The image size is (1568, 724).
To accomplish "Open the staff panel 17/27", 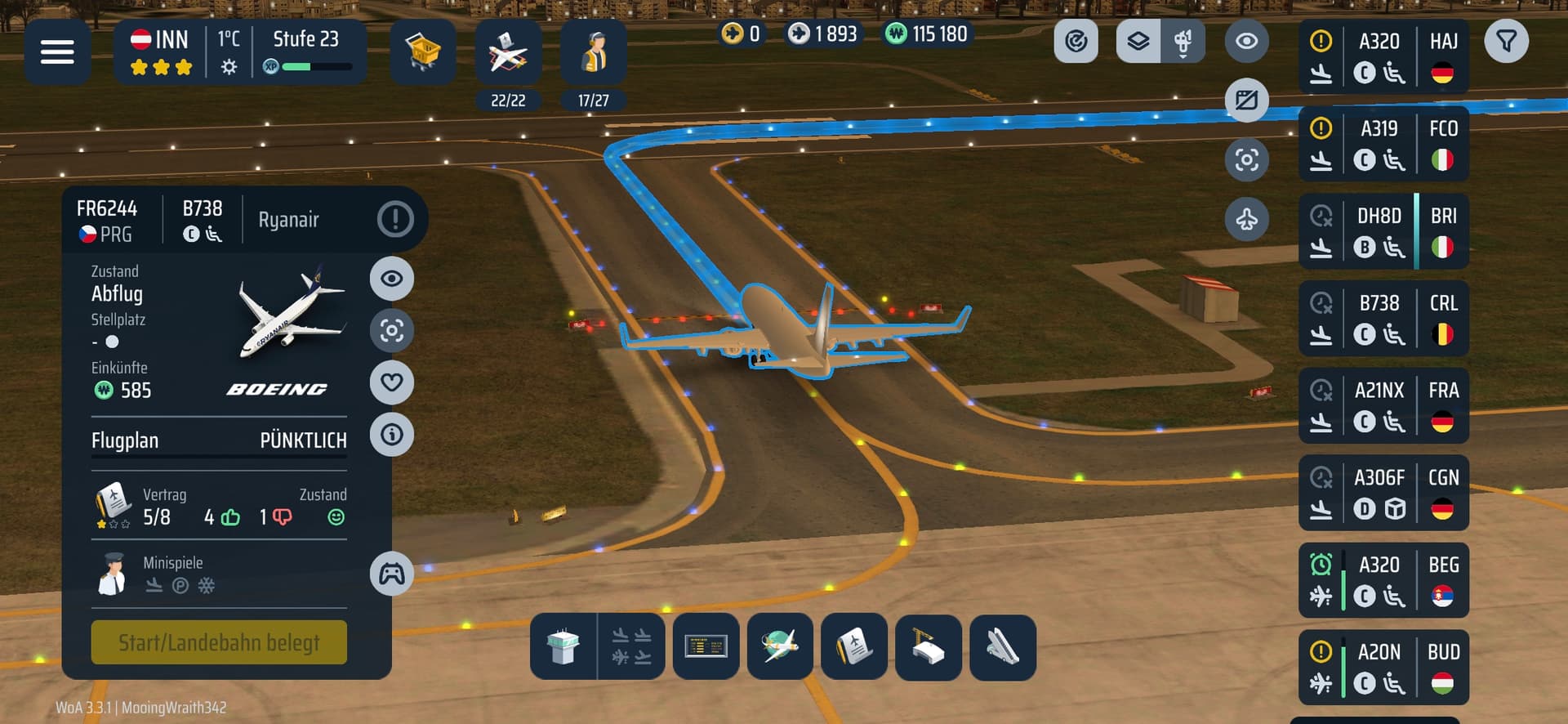I will click(x=594, y=54).
